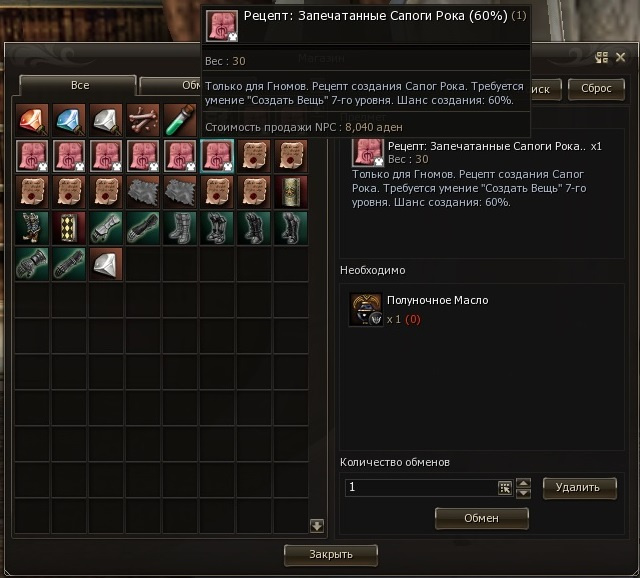The height and width of the screenshot is (578, 640).
Task: Choose the golden diamond-pattern shield item
Action: point(68,228)
